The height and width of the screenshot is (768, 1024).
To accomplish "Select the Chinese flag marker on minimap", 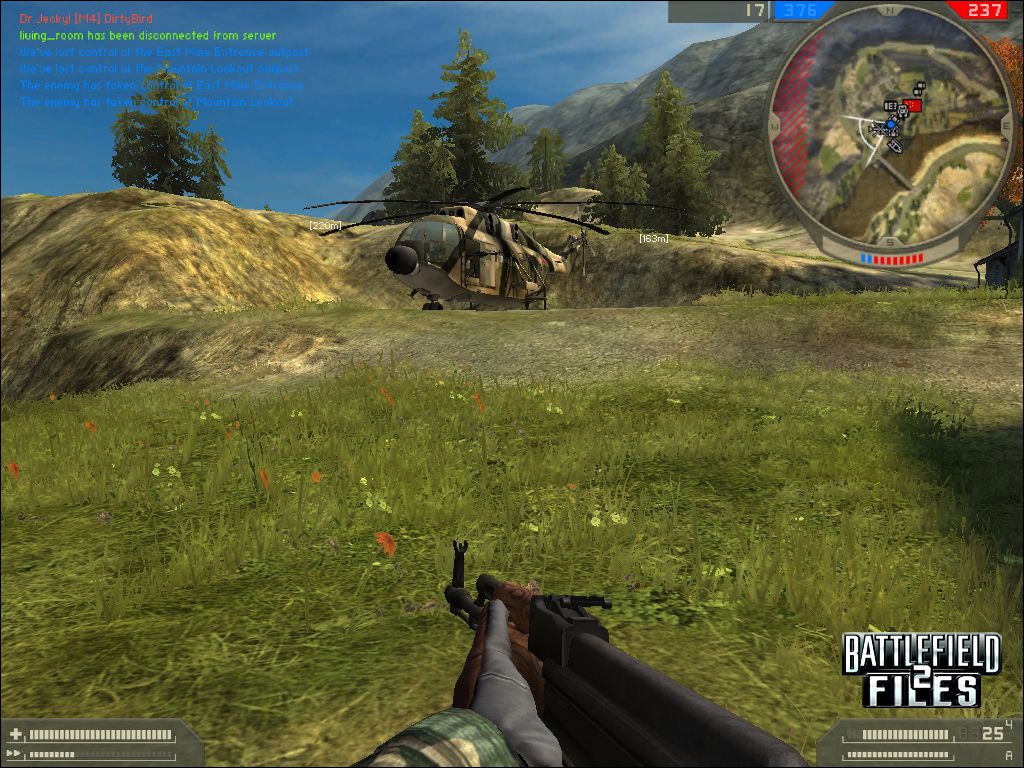I will pyautogui.click(x=912, y=105).
